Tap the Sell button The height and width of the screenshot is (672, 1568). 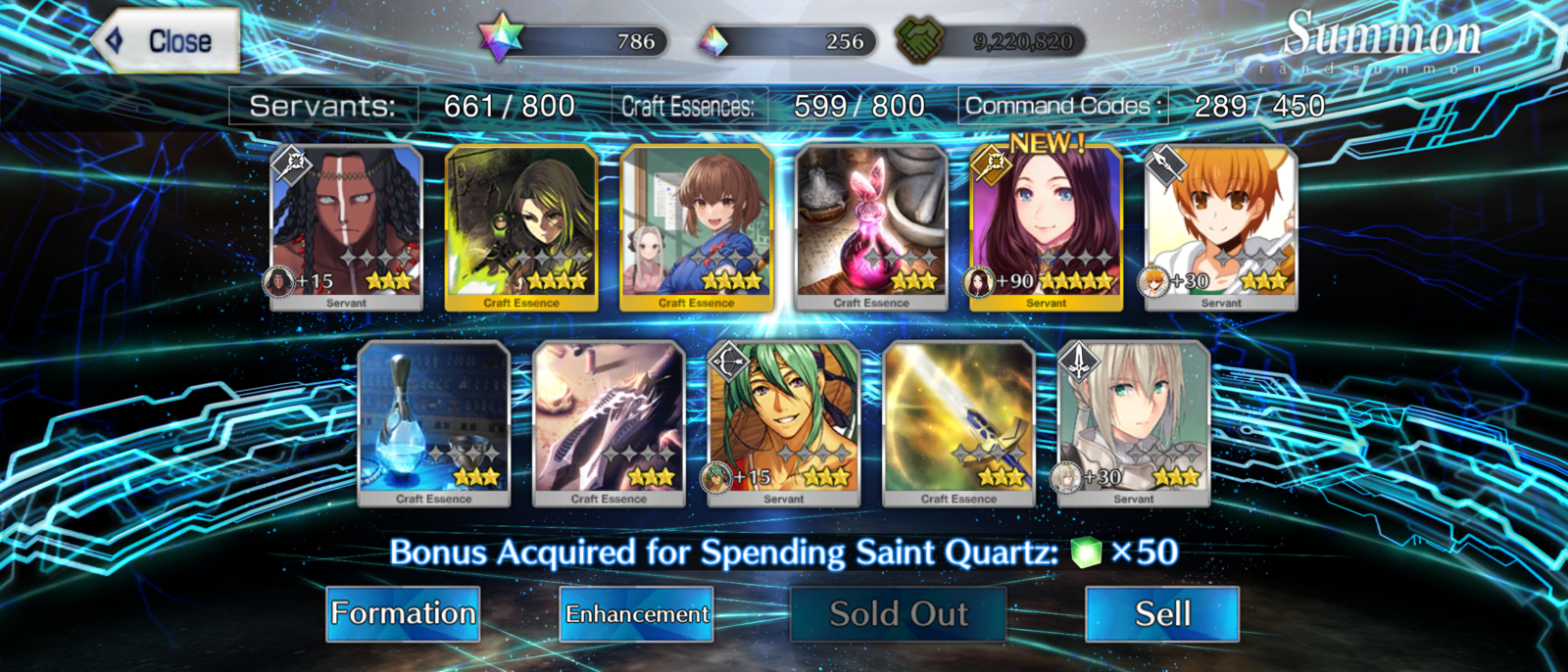[x=1162, y=614]
